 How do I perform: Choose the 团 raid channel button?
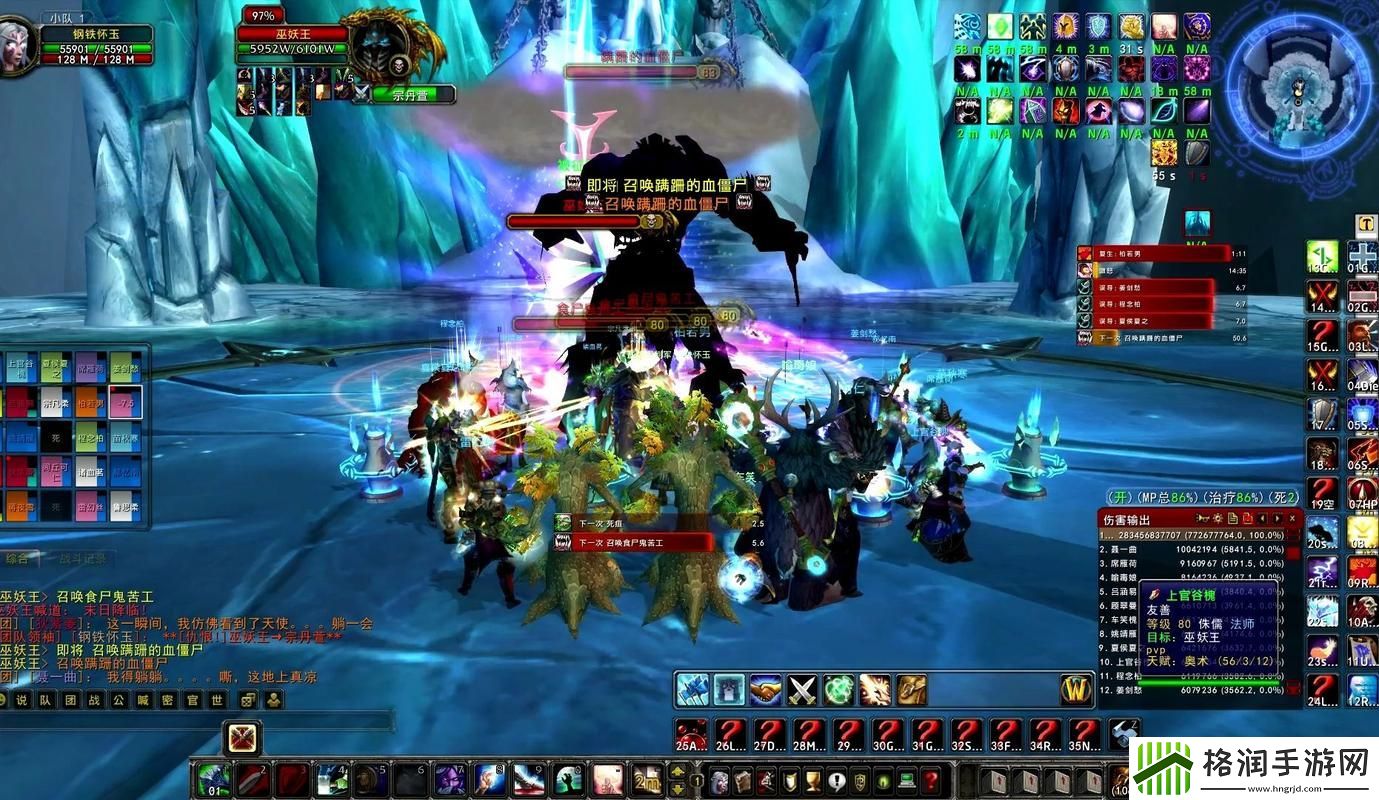click(70, 700)
